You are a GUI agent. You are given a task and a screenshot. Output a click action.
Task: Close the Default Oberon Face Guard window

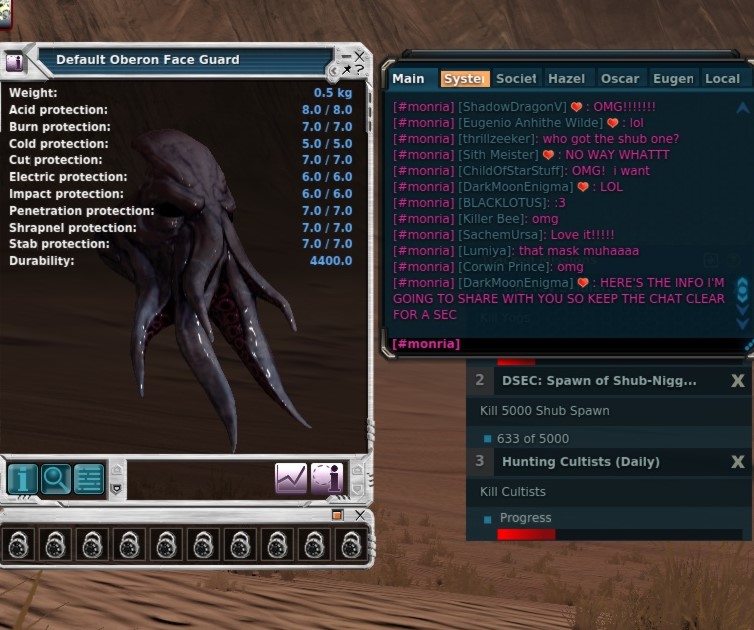tap(360, 56)
